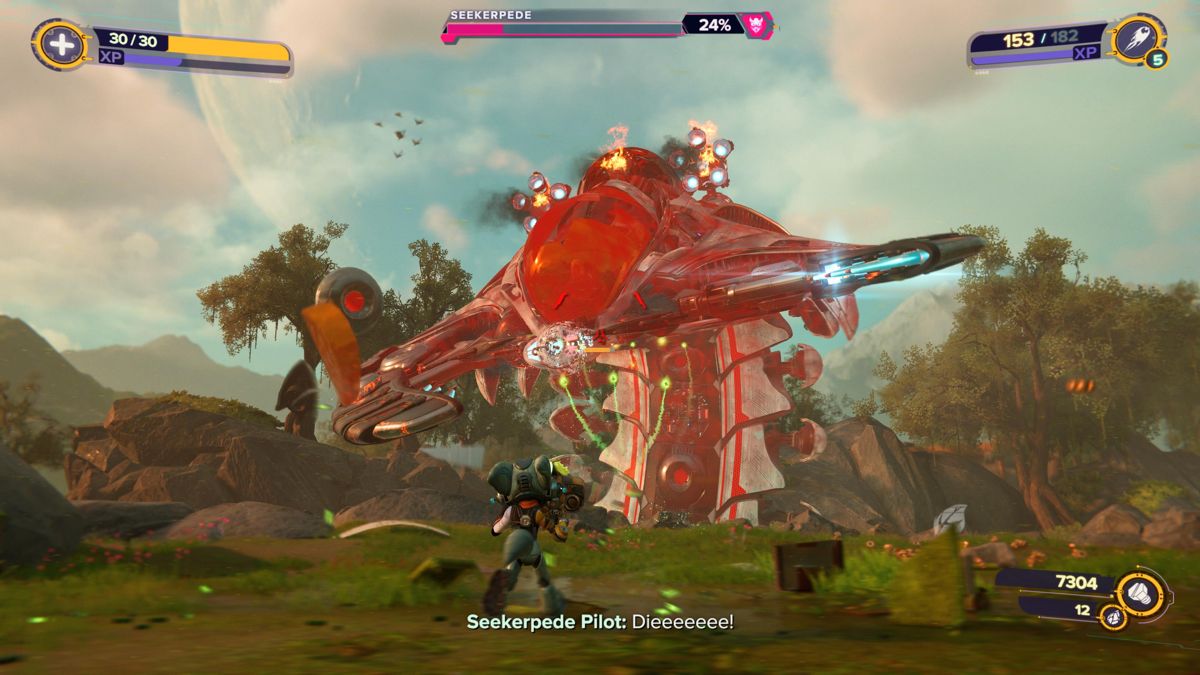Click the Seekerpede boss skull icon

(757, 25)
